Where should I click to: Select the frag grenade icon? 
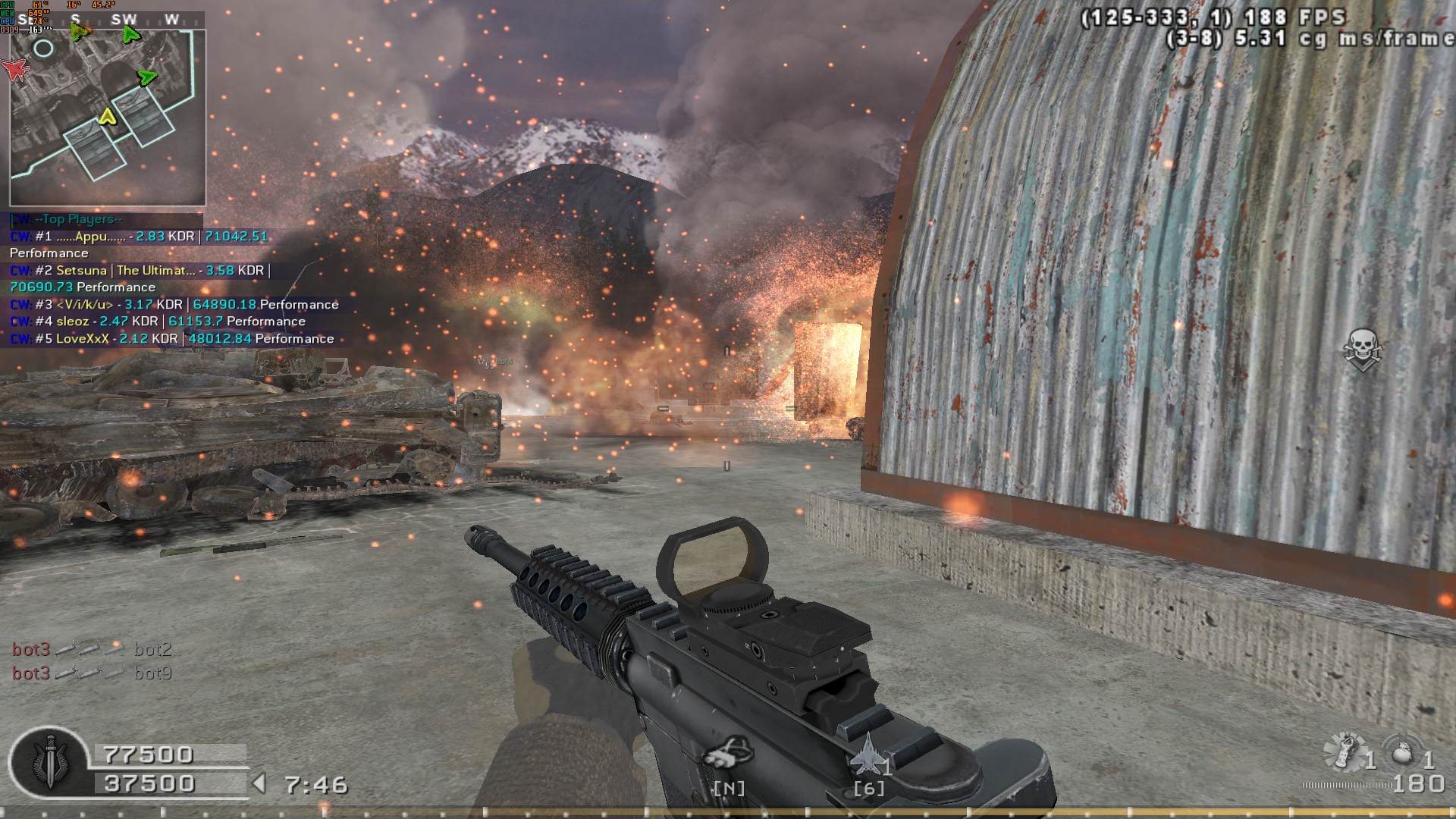pyautogui.click(x=1401, y=755)
